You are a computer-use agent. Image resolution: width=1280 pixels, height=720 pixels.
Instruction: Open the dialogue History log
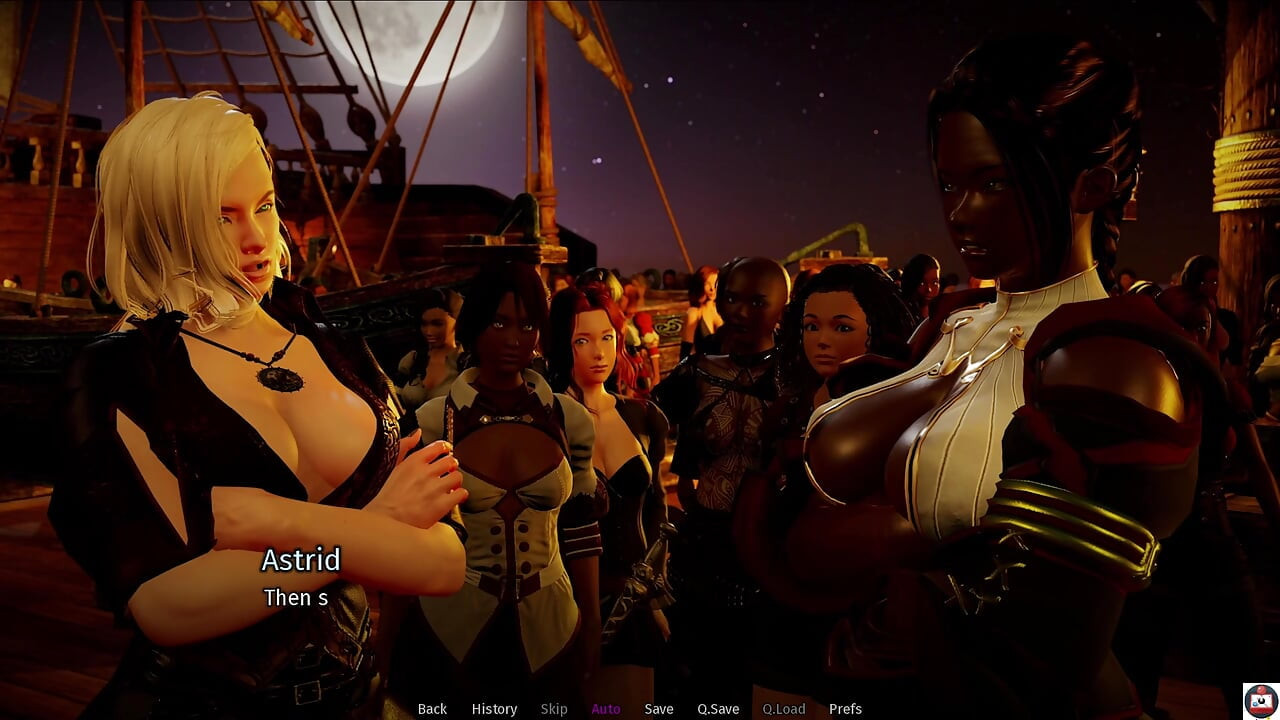coord(494,709)
